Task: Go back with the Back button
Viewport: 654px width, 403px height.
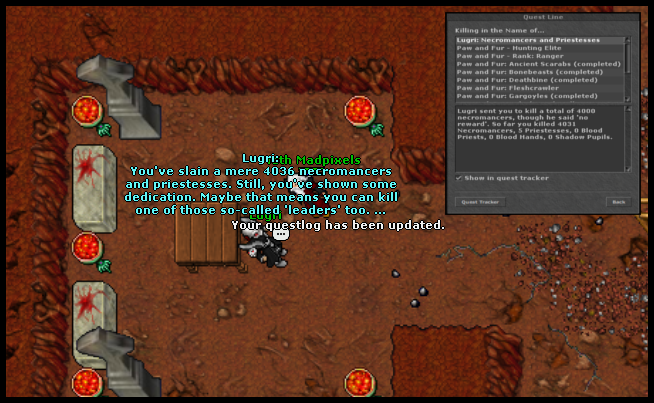Action: point(618,201)
